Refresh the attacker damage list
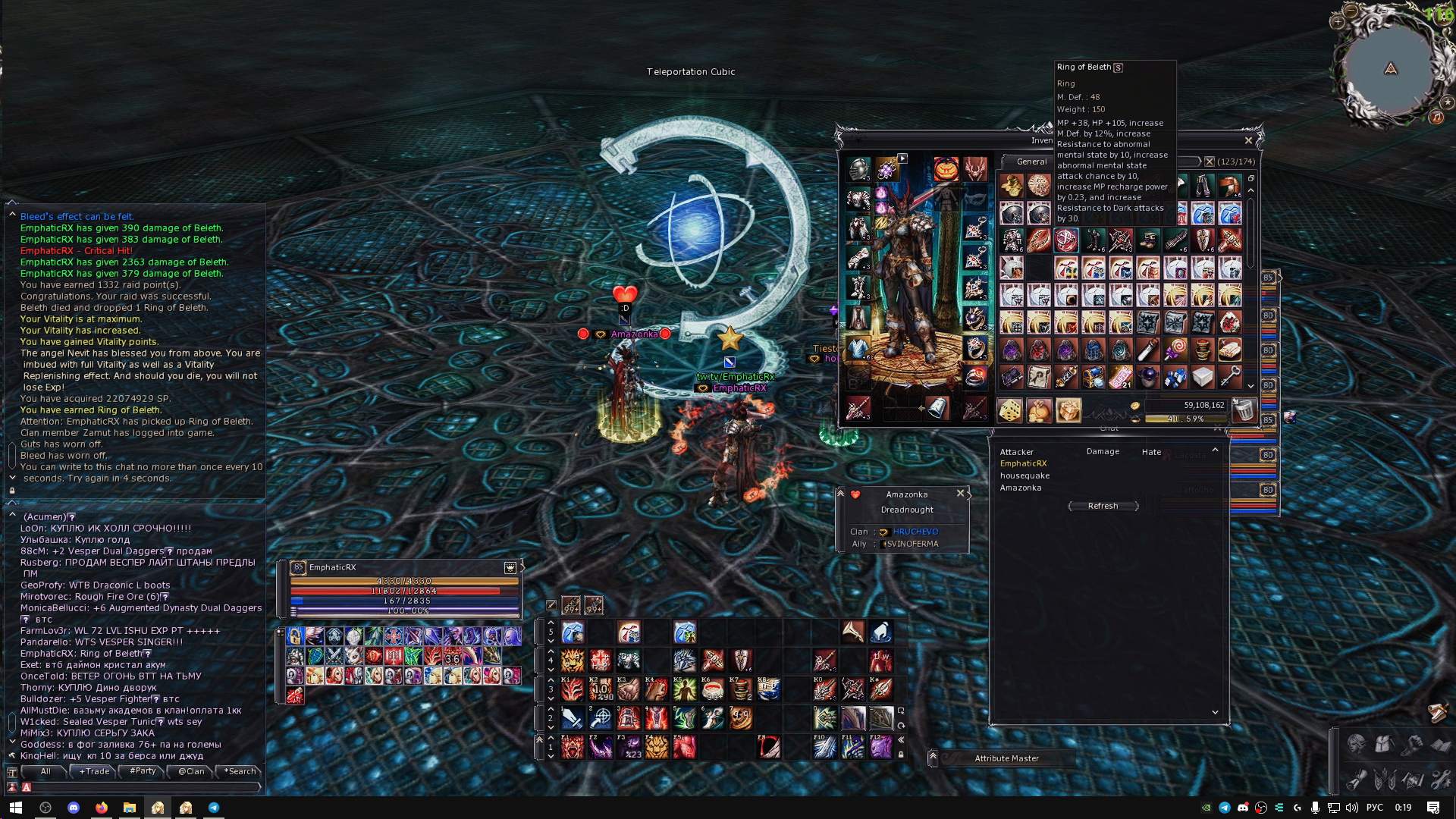The height and width of the screenshot is (819, 1456). [x=1103, y=506]
